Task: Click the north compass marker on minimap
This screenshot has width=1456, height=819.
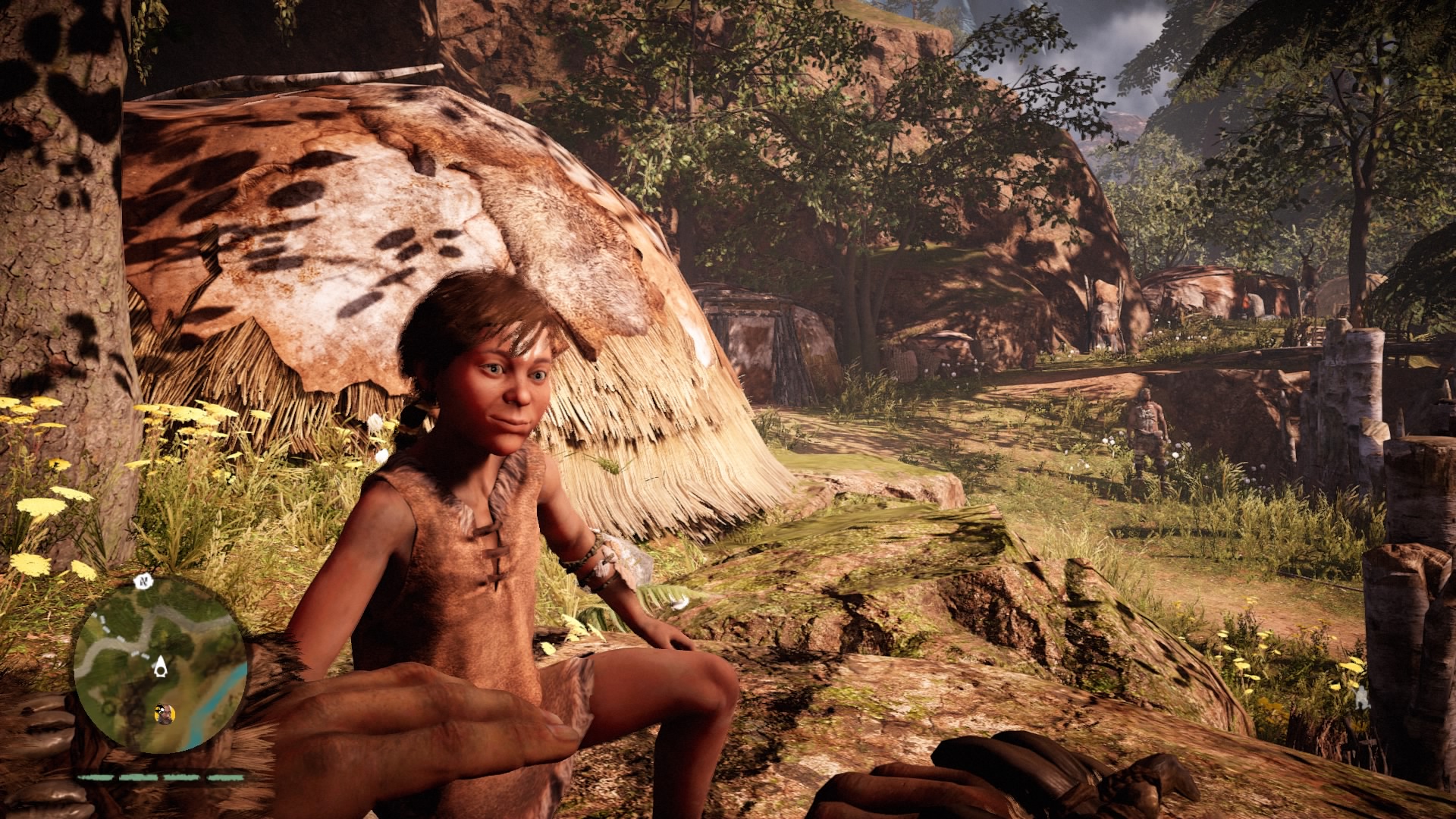Action: pyautogui.click(x=142, y=582)
